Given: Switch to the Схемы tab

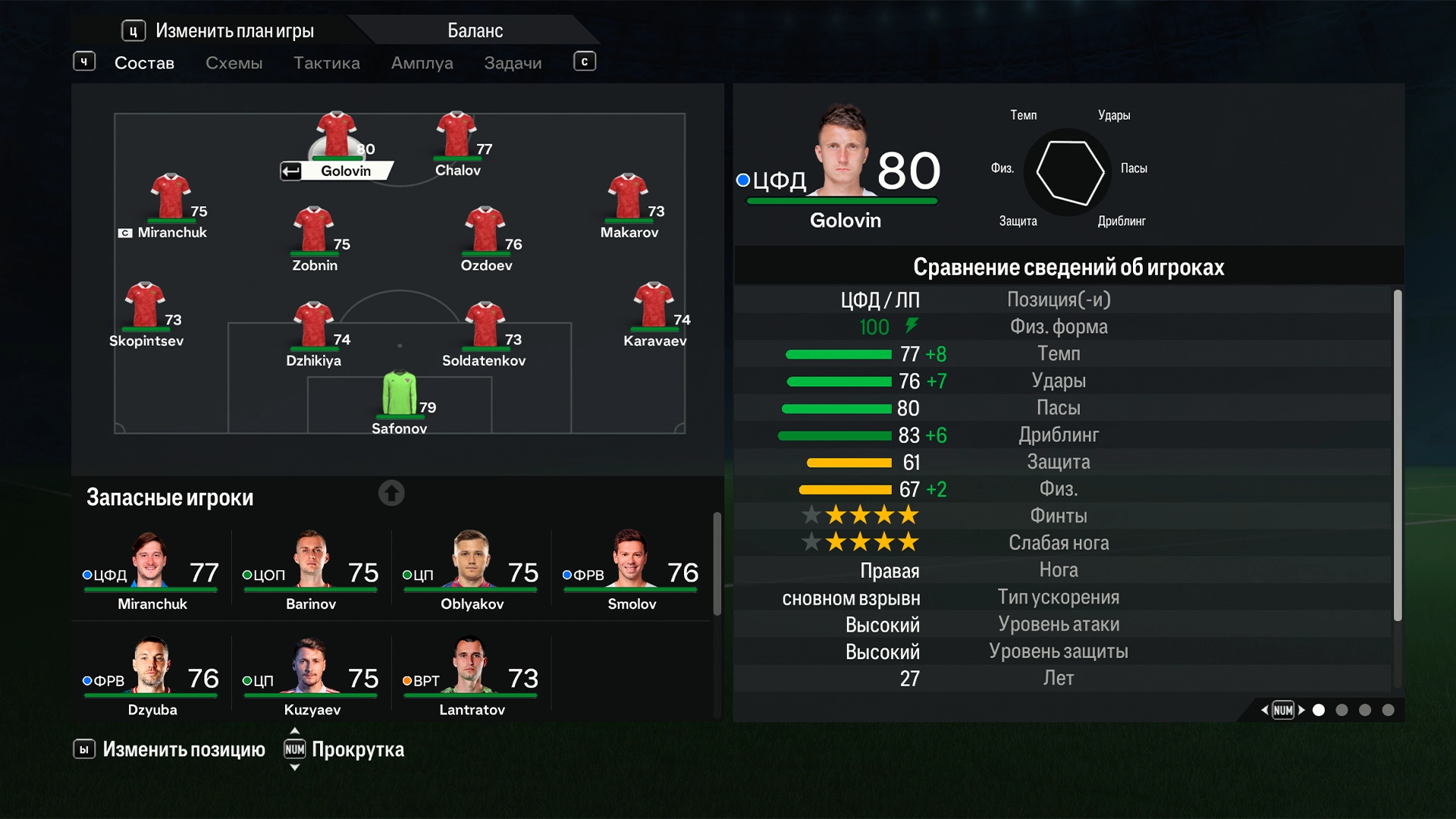Looking at the screenshot, I should click(234, 63).
